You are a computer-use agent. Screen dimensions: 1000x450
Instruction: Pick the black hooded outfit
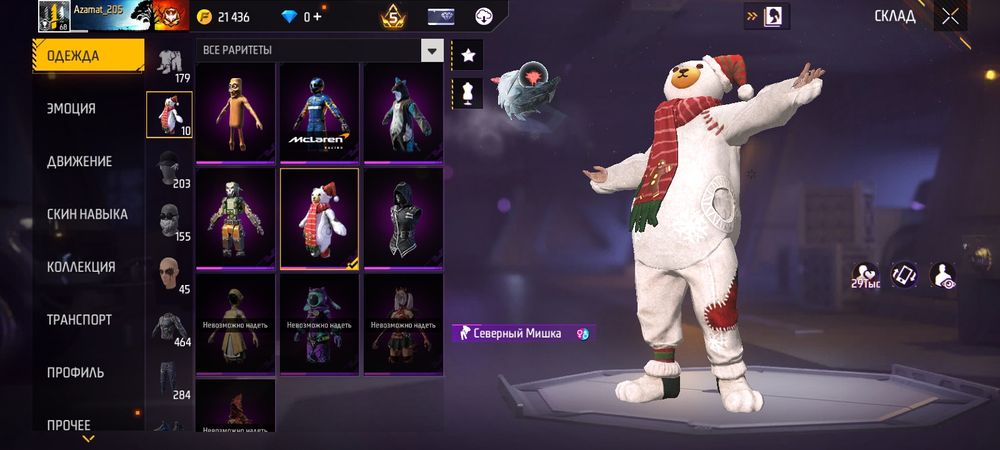[403, 218]
